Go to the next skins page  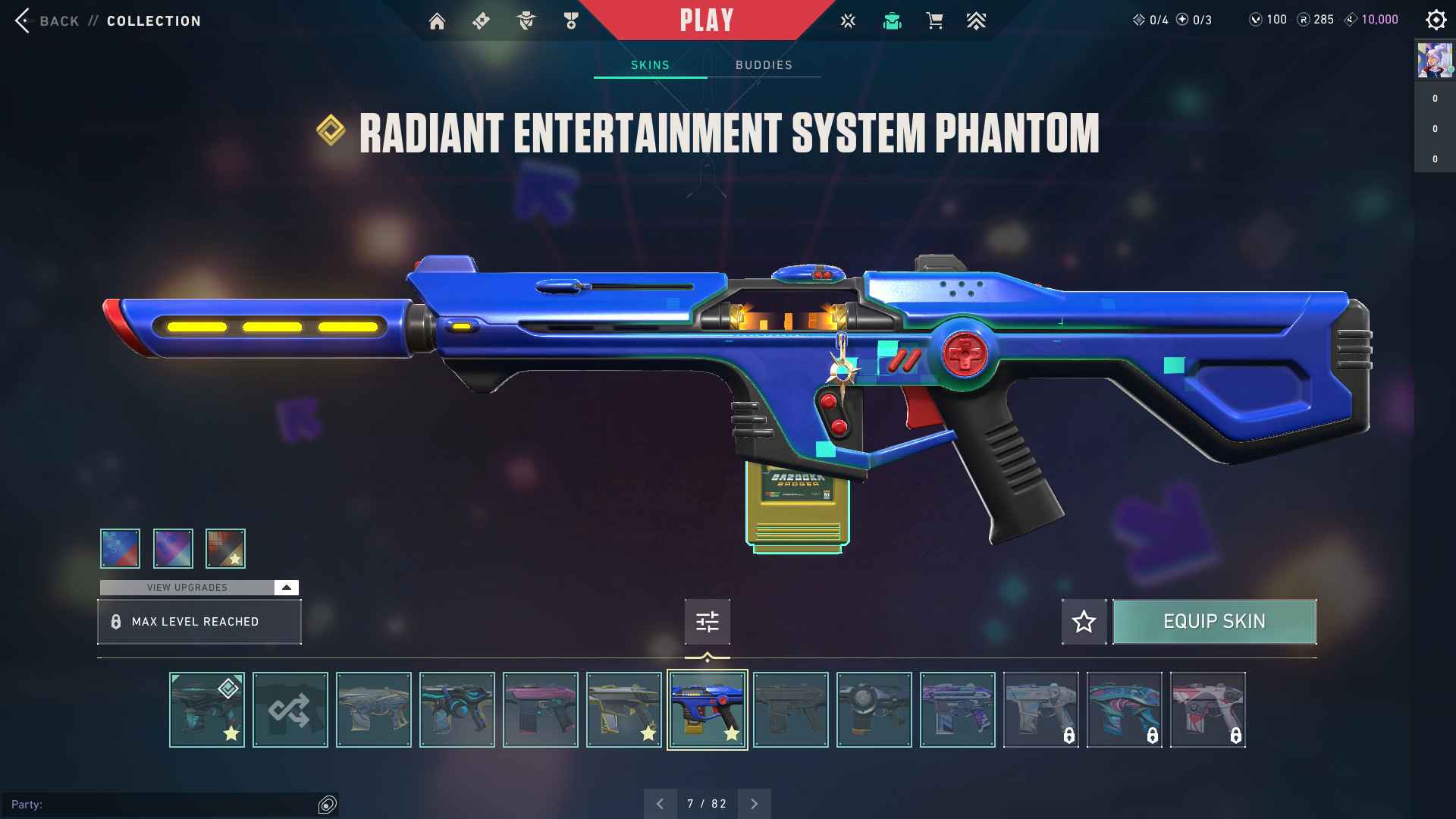(754, 804)
